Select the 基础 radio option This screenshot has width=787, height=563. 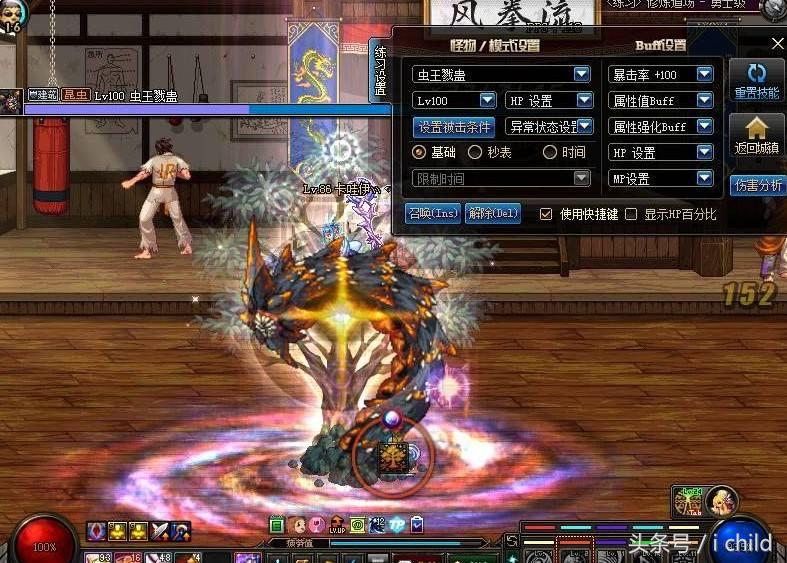point(420,153)
